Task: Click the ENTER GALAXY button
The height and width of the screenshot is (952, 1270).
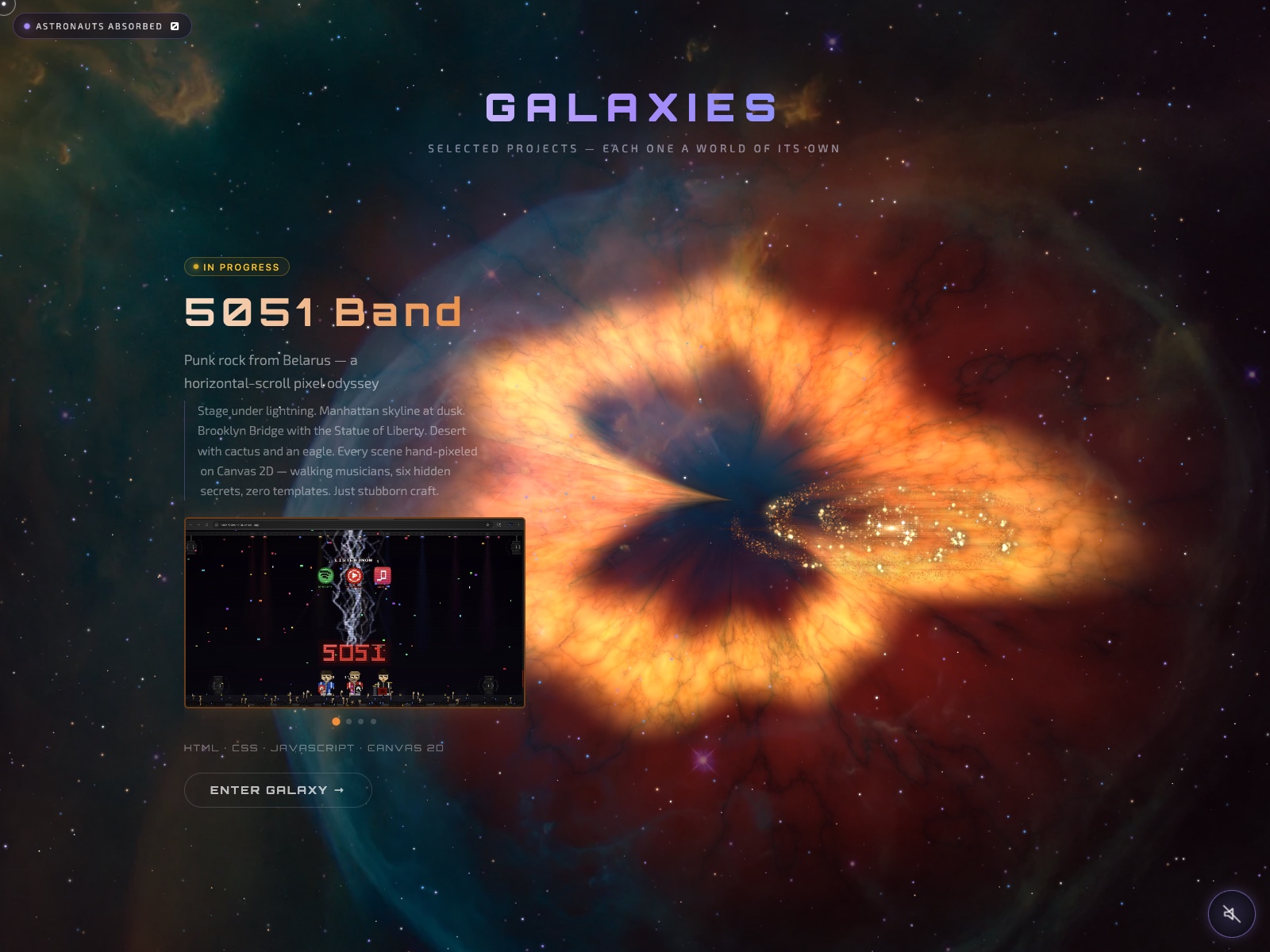Action: [x=277, y=790]
